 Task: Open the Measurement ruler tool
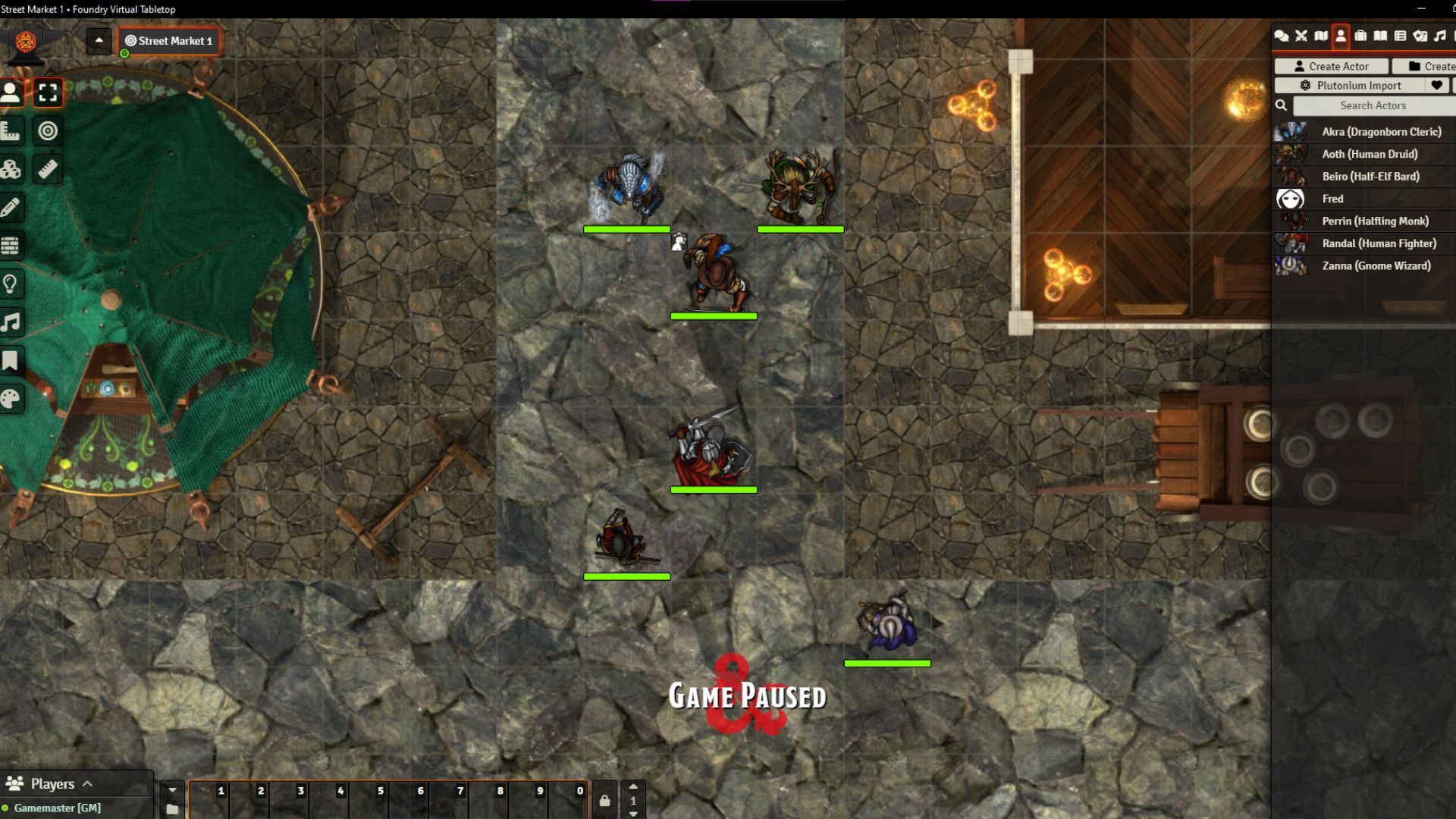(48, 168)
